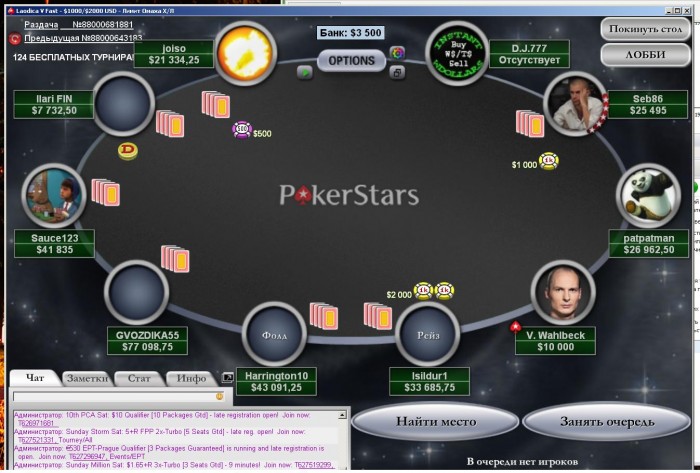This screenshot has width=700, height=473.
Task: Click the chat text input field
Action: point(110,396)
